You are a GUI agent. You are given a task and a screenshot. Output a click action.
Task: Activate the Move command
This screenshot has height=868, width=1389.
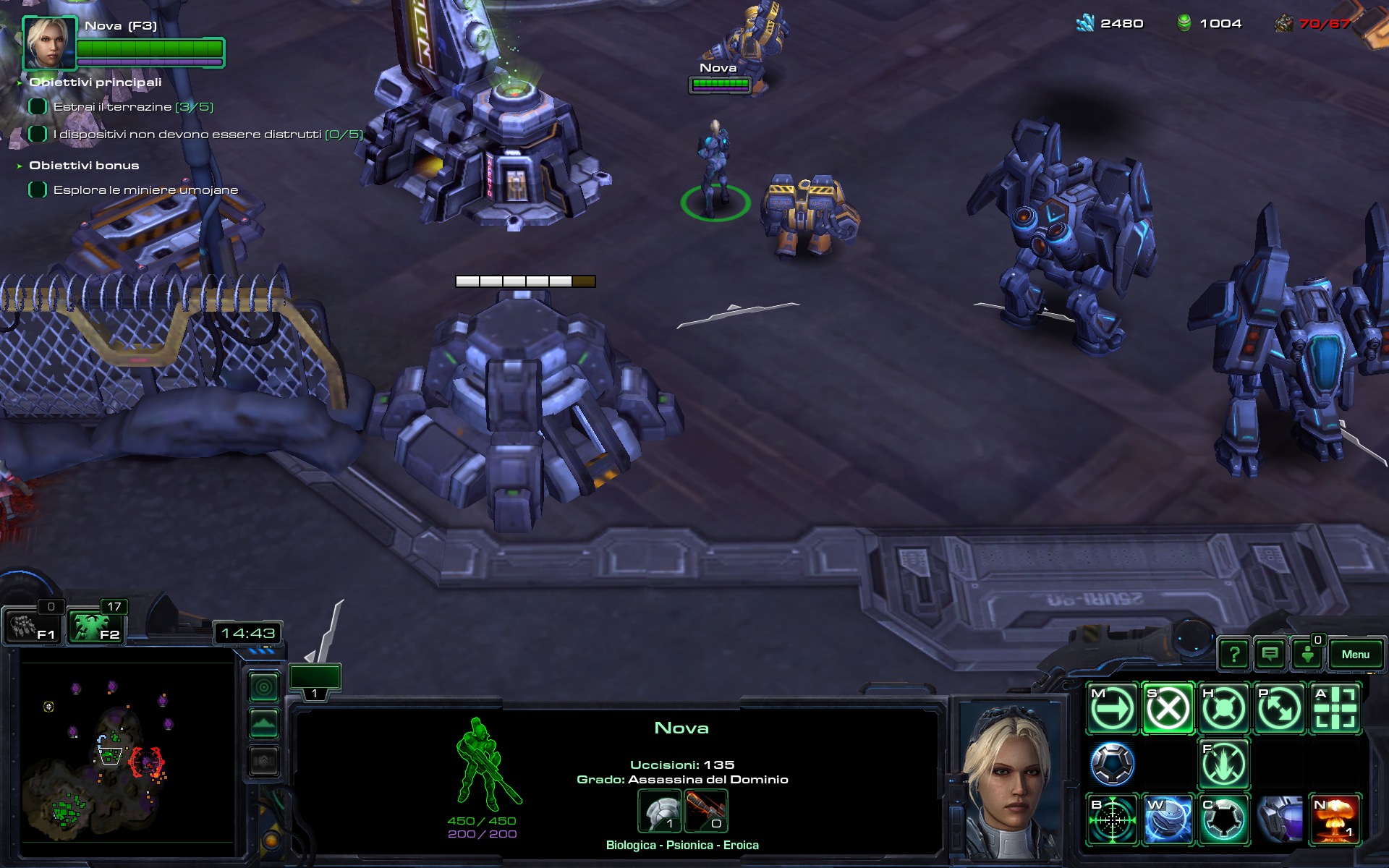(x=1112, y=709)
